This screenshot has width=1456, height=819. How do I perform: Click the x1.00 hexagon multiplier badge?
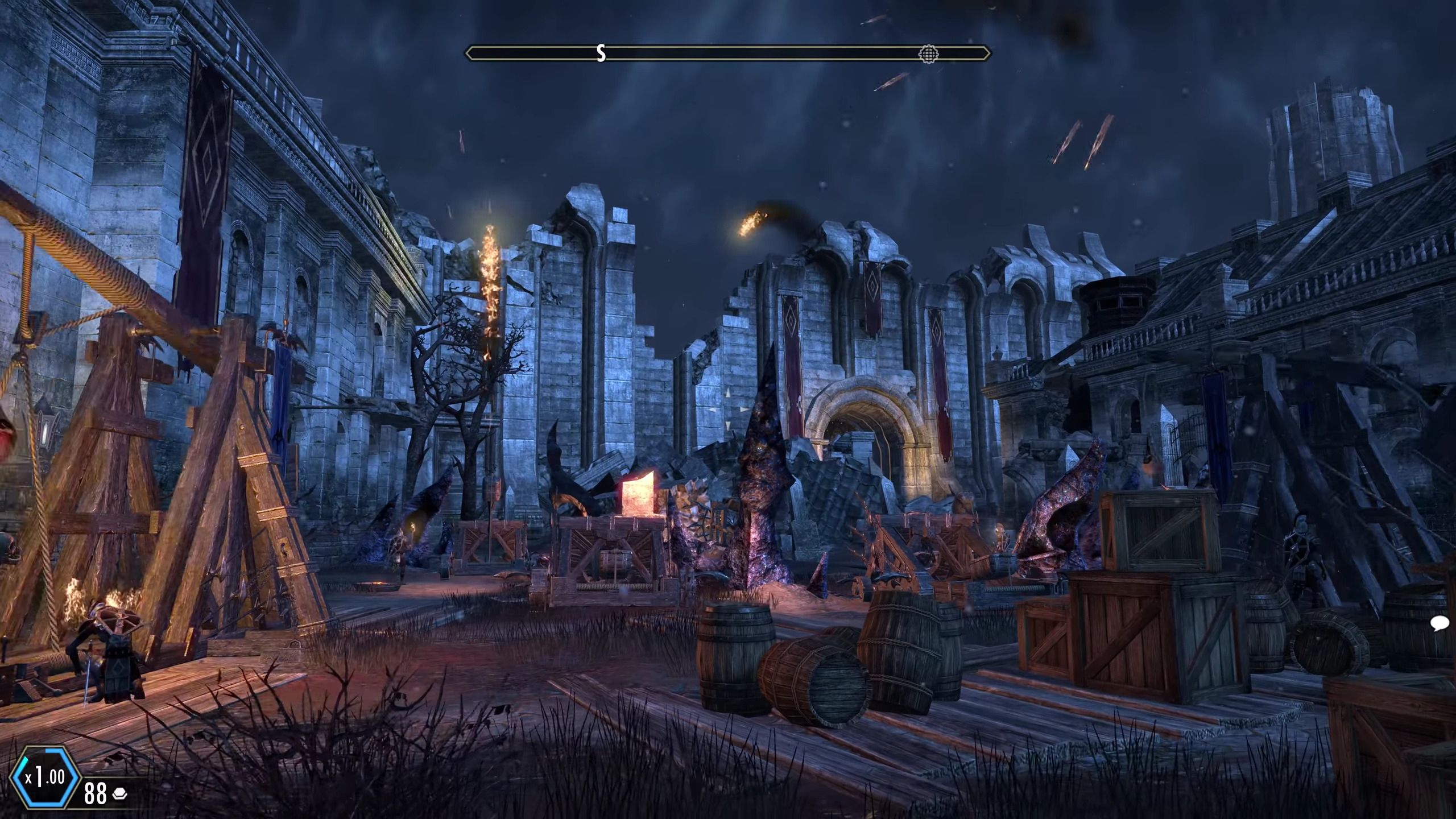(x=44, y=777)
